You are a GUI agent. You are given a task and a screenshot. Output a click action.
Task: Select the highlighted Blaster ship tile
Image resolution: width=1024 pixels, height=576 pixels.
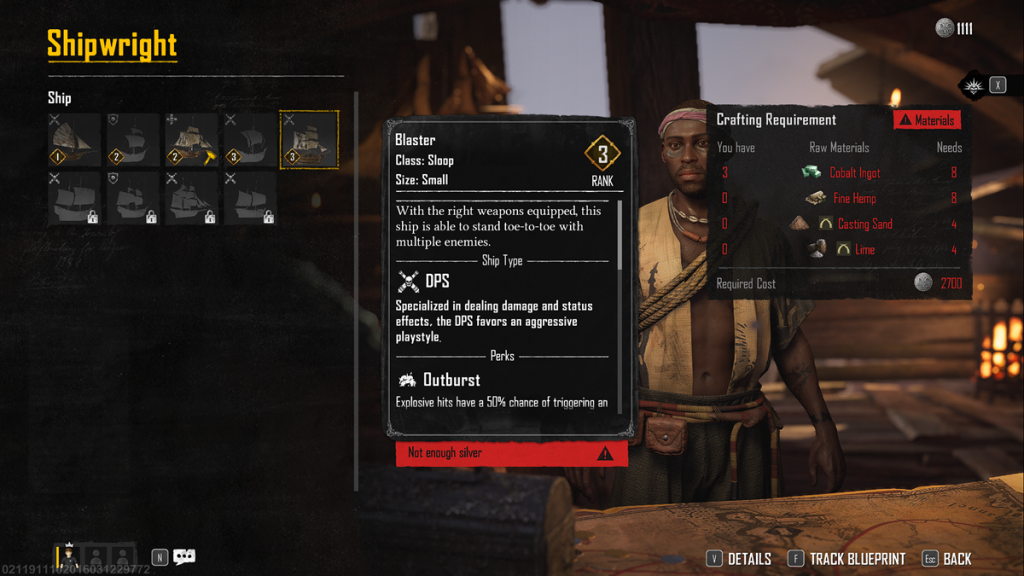[309, 139]
